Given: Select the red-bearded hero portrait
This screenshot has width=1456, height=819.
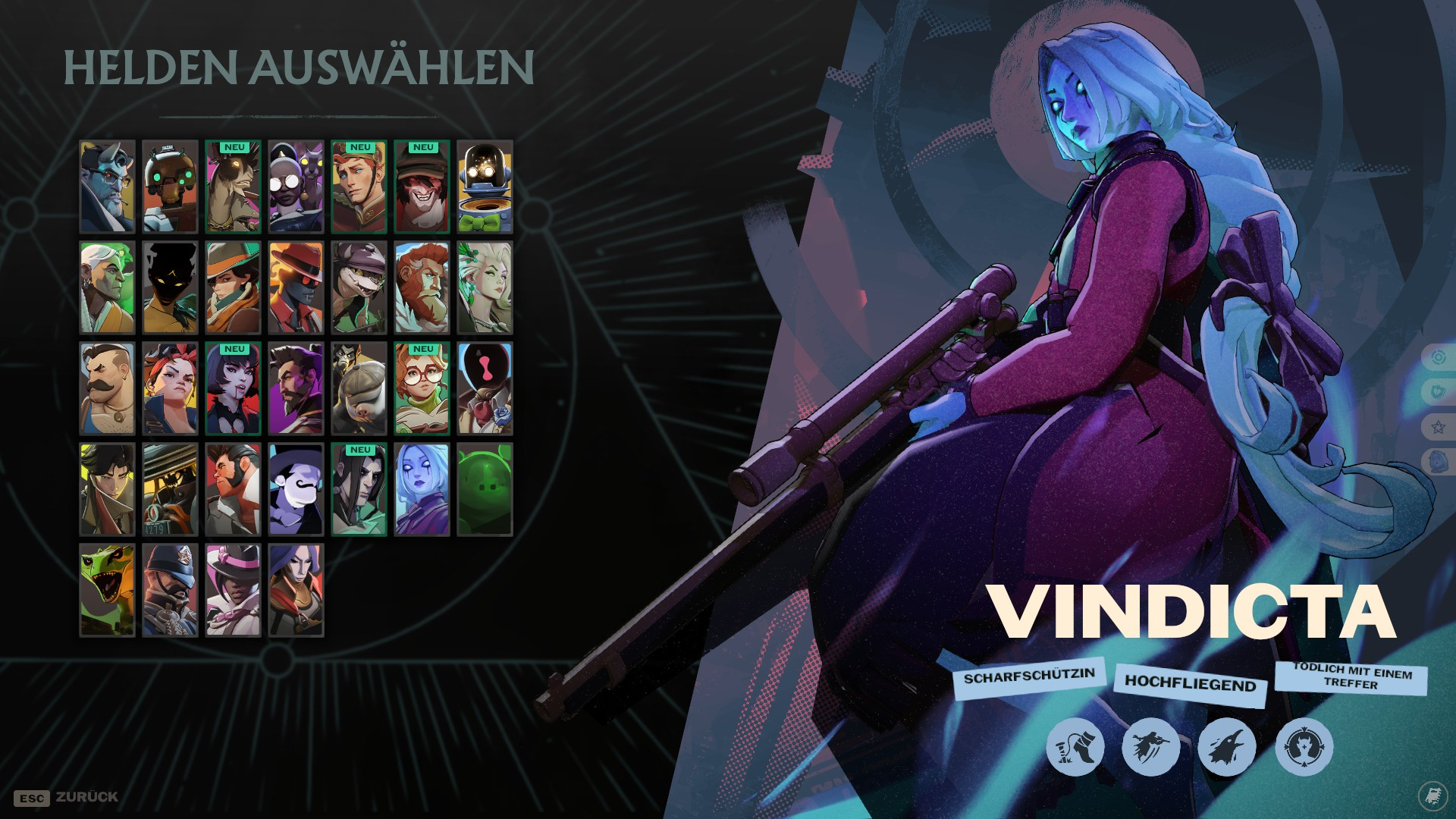Looking at the screenshot, I should pos(422,288).
